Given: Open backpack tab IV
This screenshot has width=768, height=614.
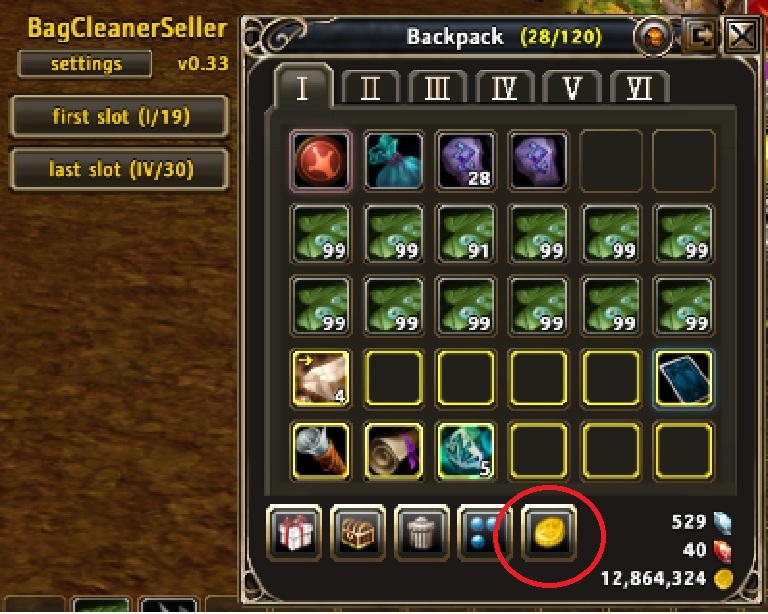Looking at the screenshot, I should 505,89.
